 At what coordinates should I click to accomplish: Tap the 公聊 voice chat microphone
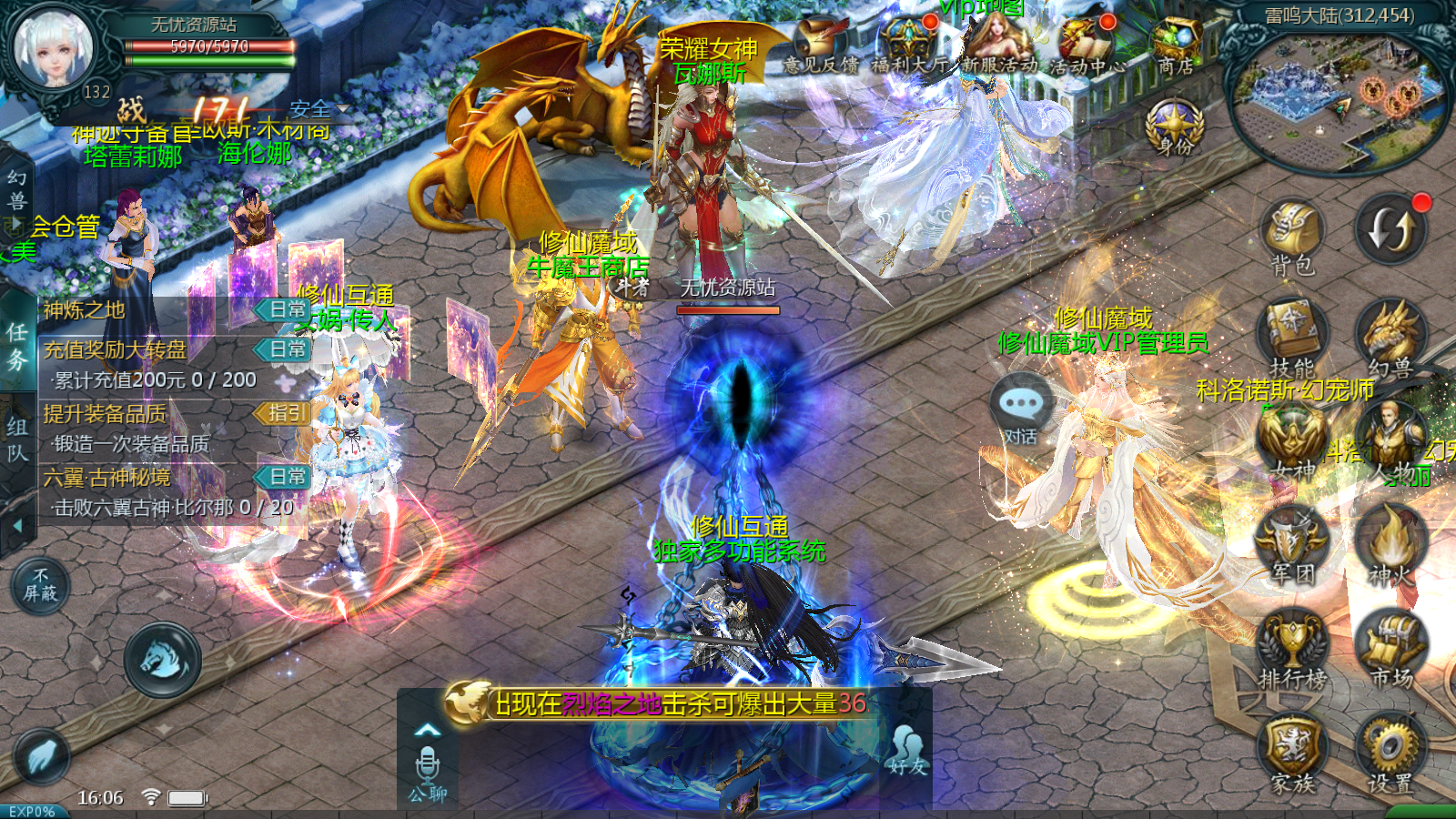click(427, 769)
